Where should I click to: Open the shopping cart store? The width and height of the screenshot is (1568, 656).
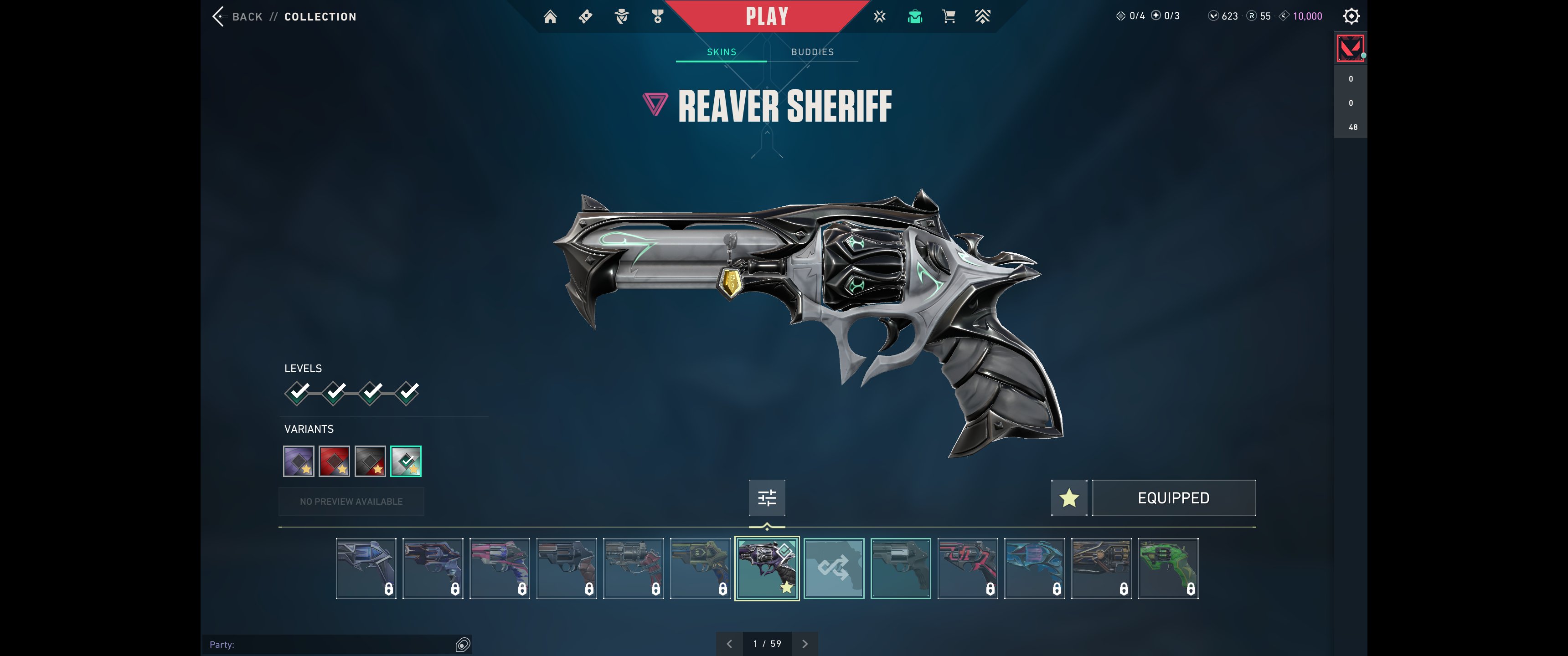[x=949, y=16]
